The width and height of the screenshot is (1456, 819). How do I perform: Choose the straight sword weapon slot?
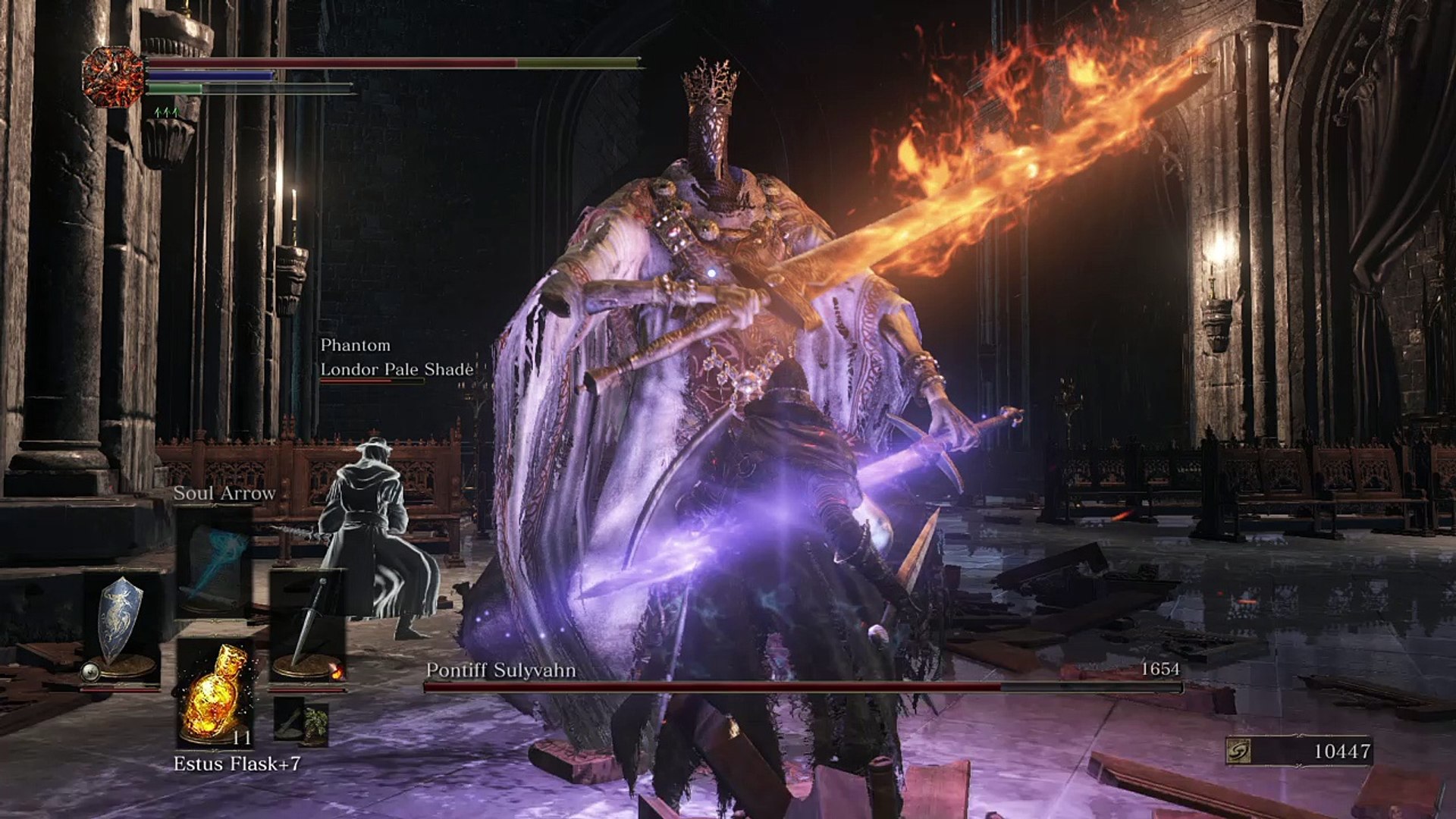click(x=307, y=626)
